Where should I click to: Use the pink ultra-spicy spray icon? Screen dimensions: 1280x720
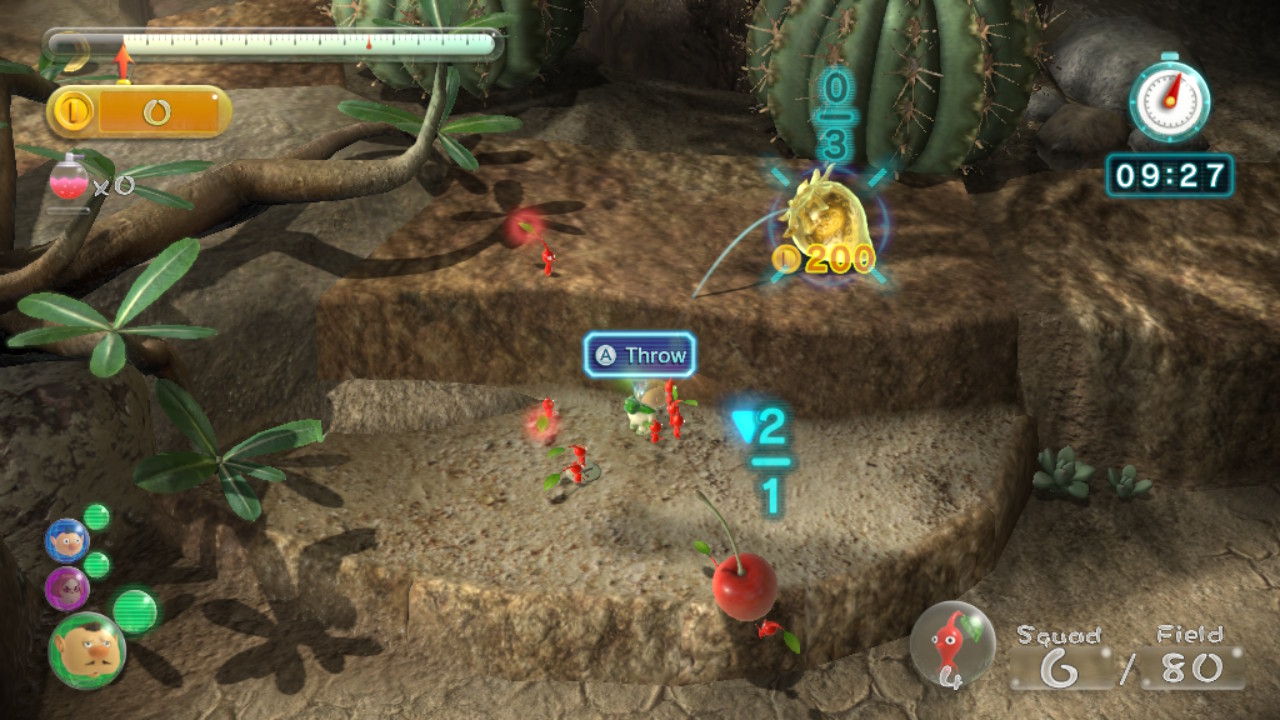point(68,182)
